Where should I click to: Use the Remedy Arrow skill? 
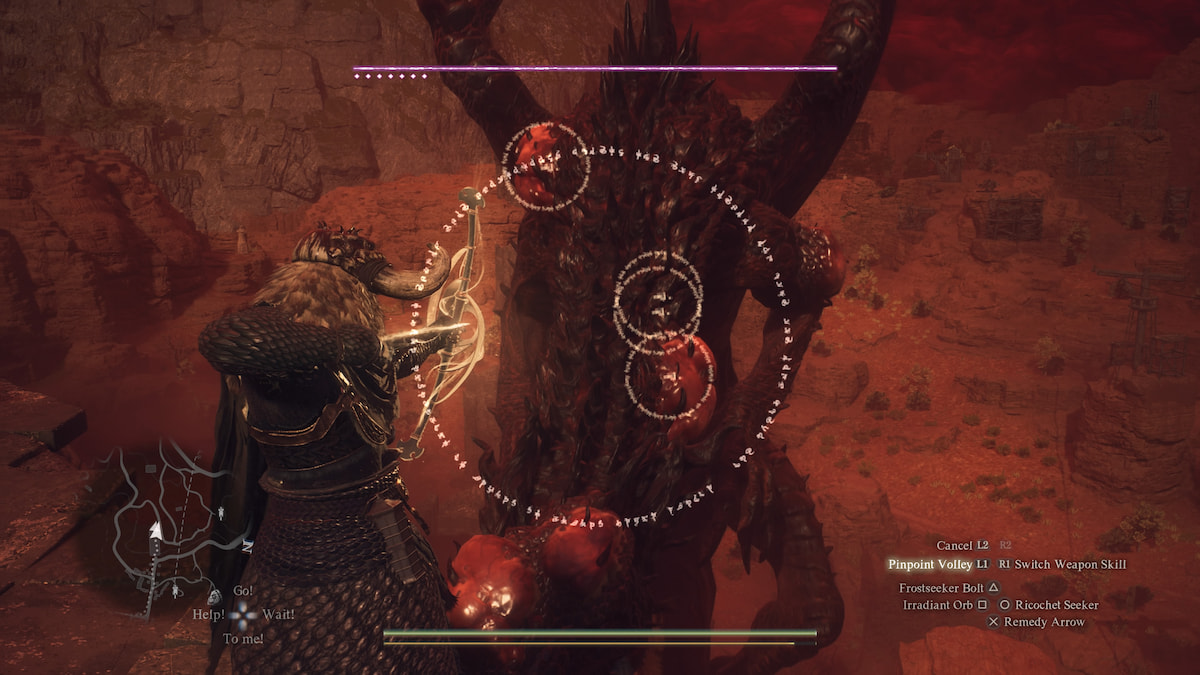coord(1044,622)
